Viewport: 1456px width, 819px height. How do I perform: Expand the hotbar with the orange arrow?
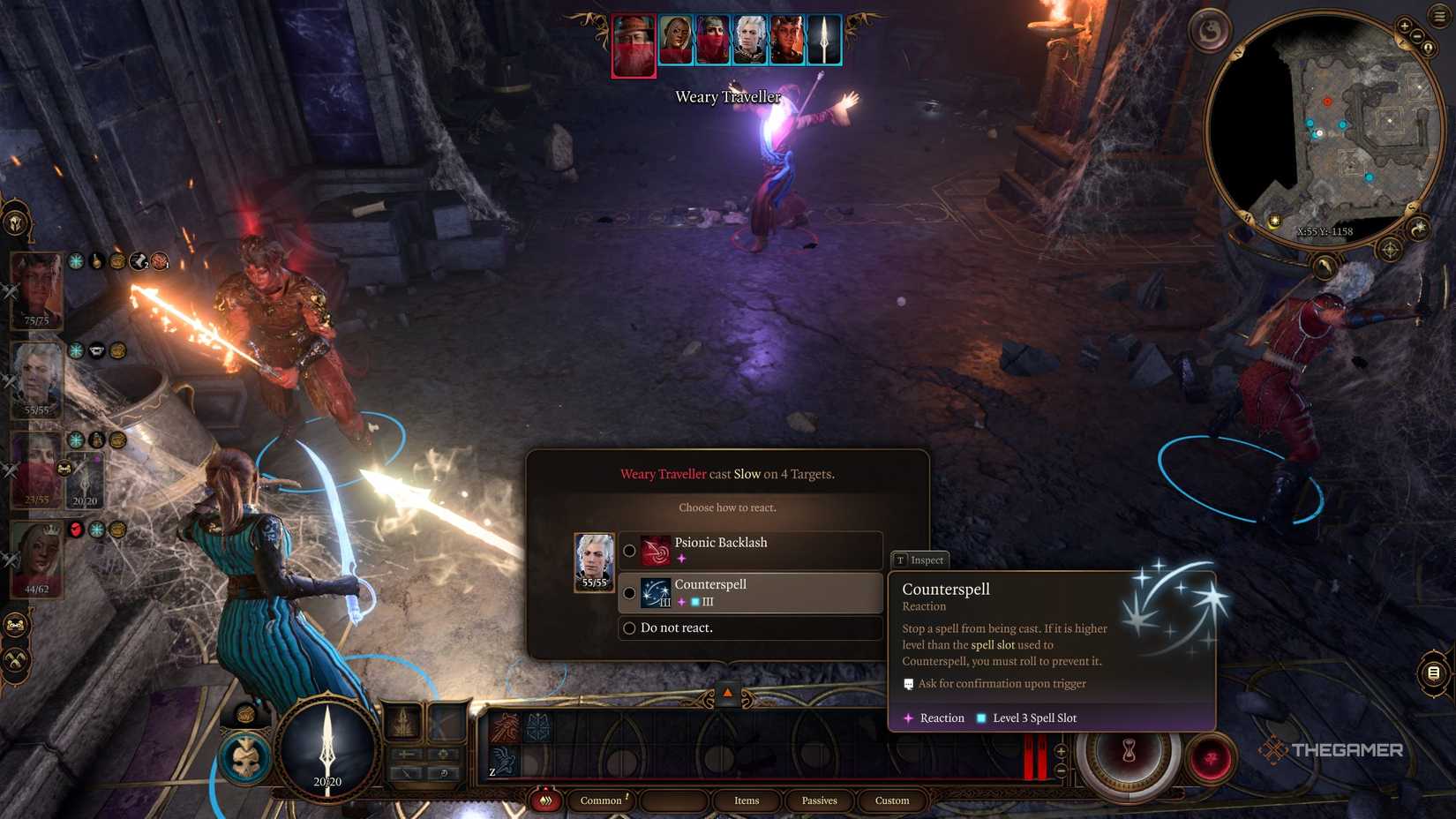[x=727, y=694]
